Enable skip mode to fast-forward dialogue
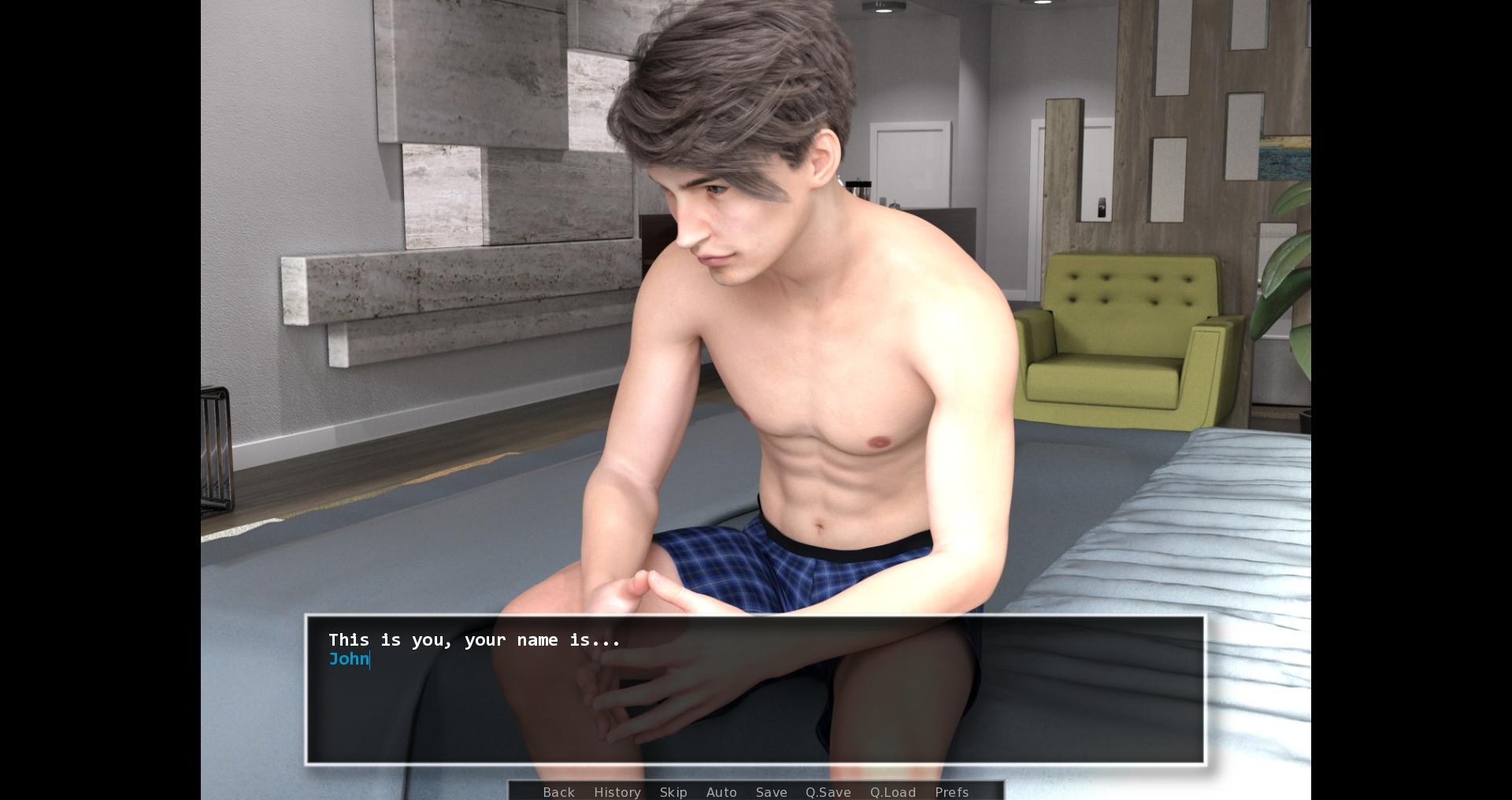The image size is (1512, 800). pyautogui.click(x=673, y=792)
